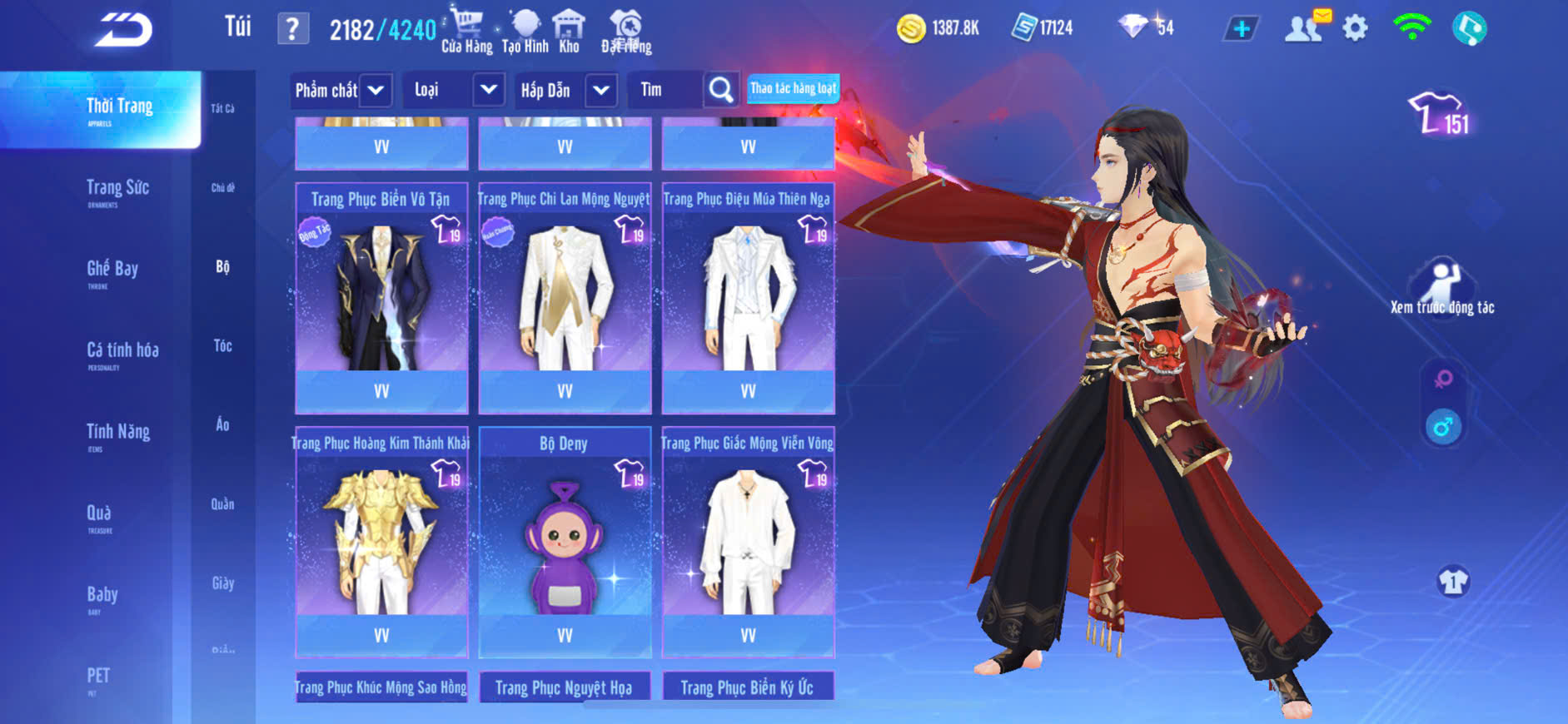
Task: Open the Tạo Hình menu
Action: pos(525,32)
